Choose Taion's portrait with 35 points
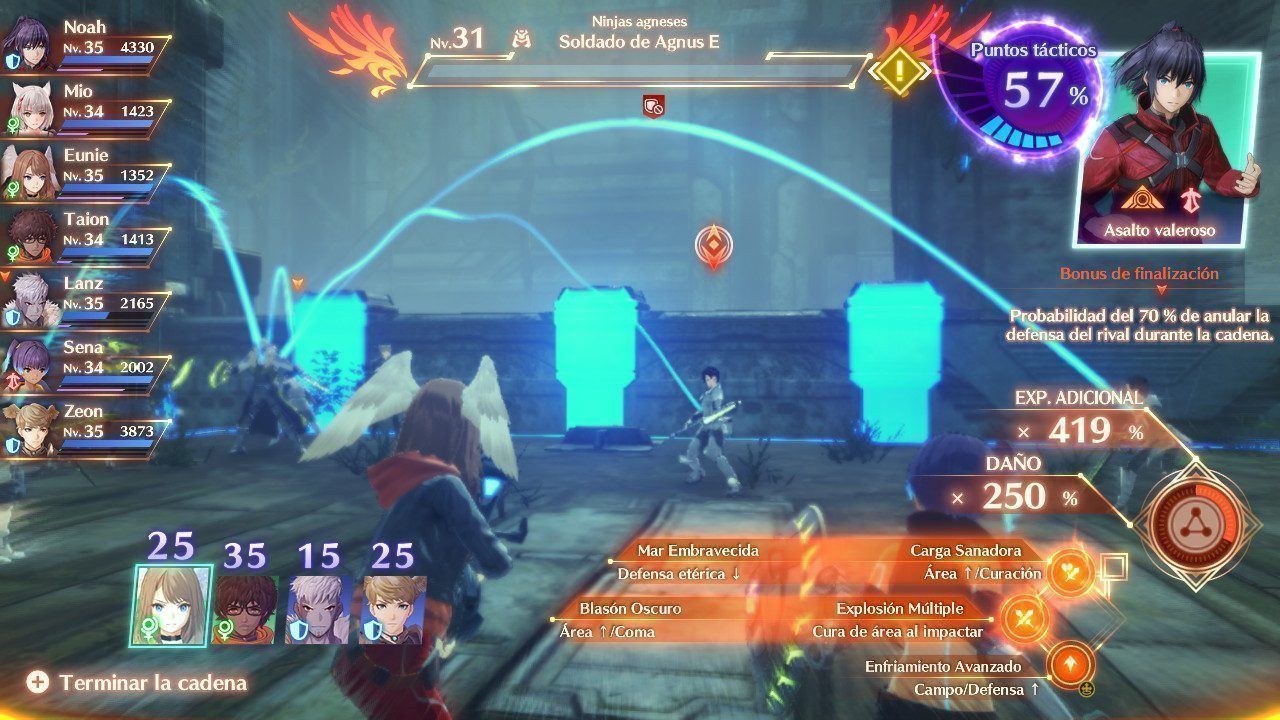 [245, 608]
